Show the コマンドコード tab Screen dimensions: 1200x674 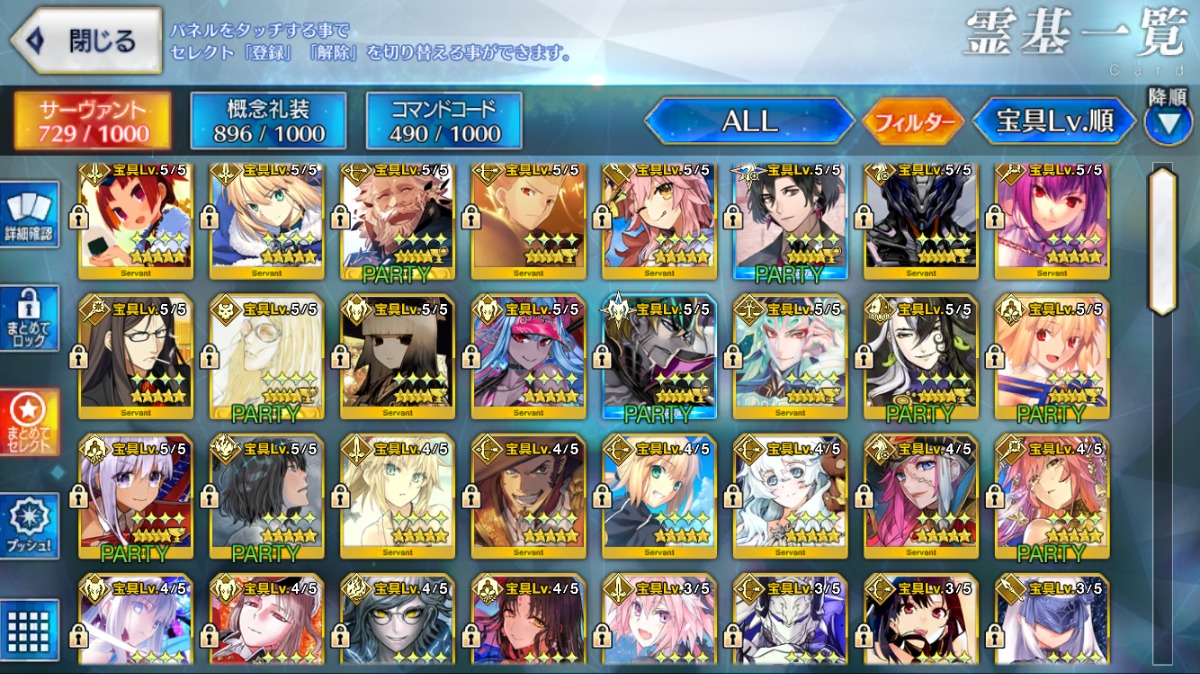pos(444,122)
